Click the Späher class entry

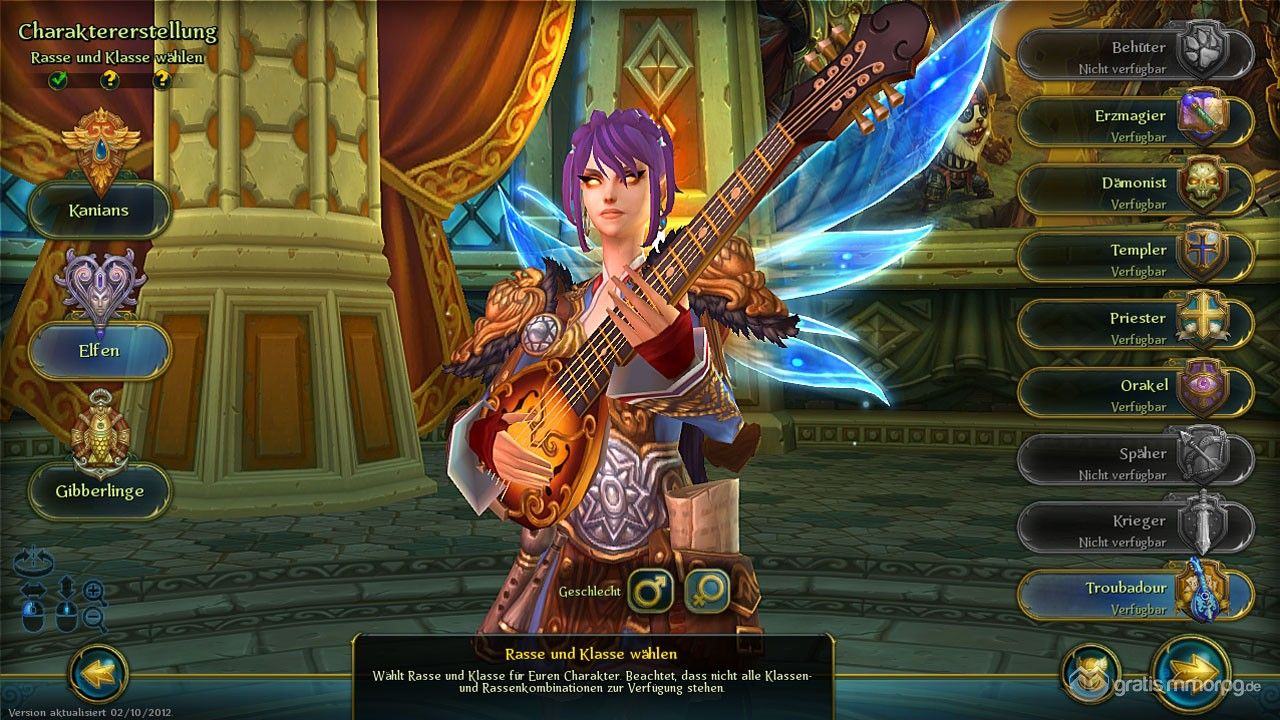click(x=1135, y=461)
